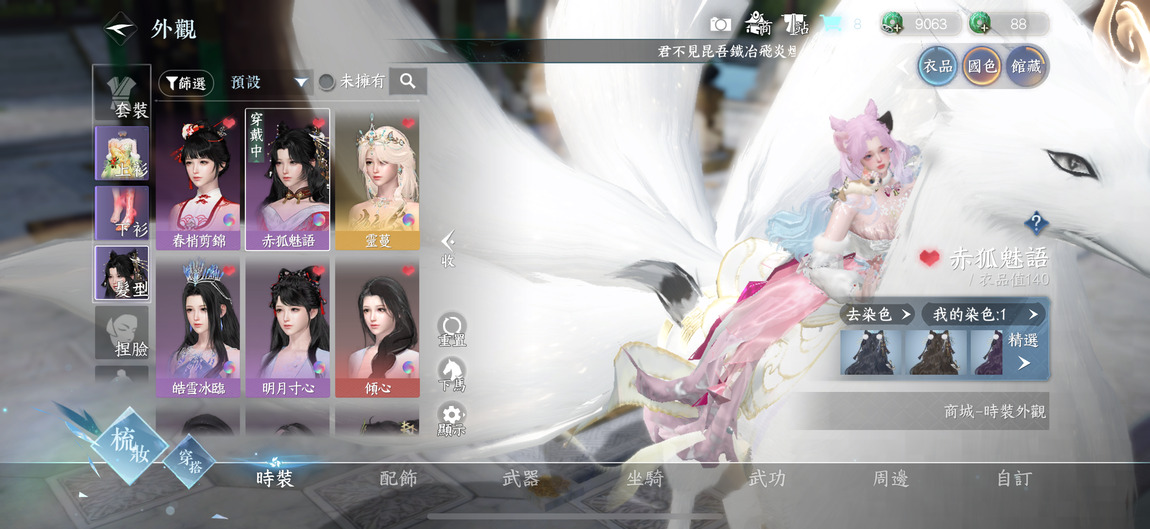
Task: Click the camera screenshot icon
Action: click(x=720, y=24)
